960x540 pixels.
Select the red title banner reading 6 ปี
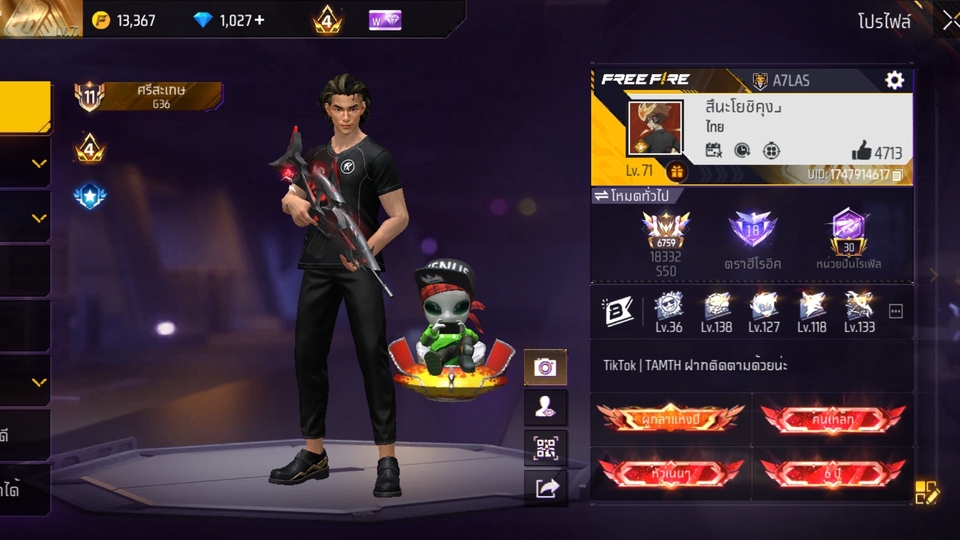coord(832,471)
